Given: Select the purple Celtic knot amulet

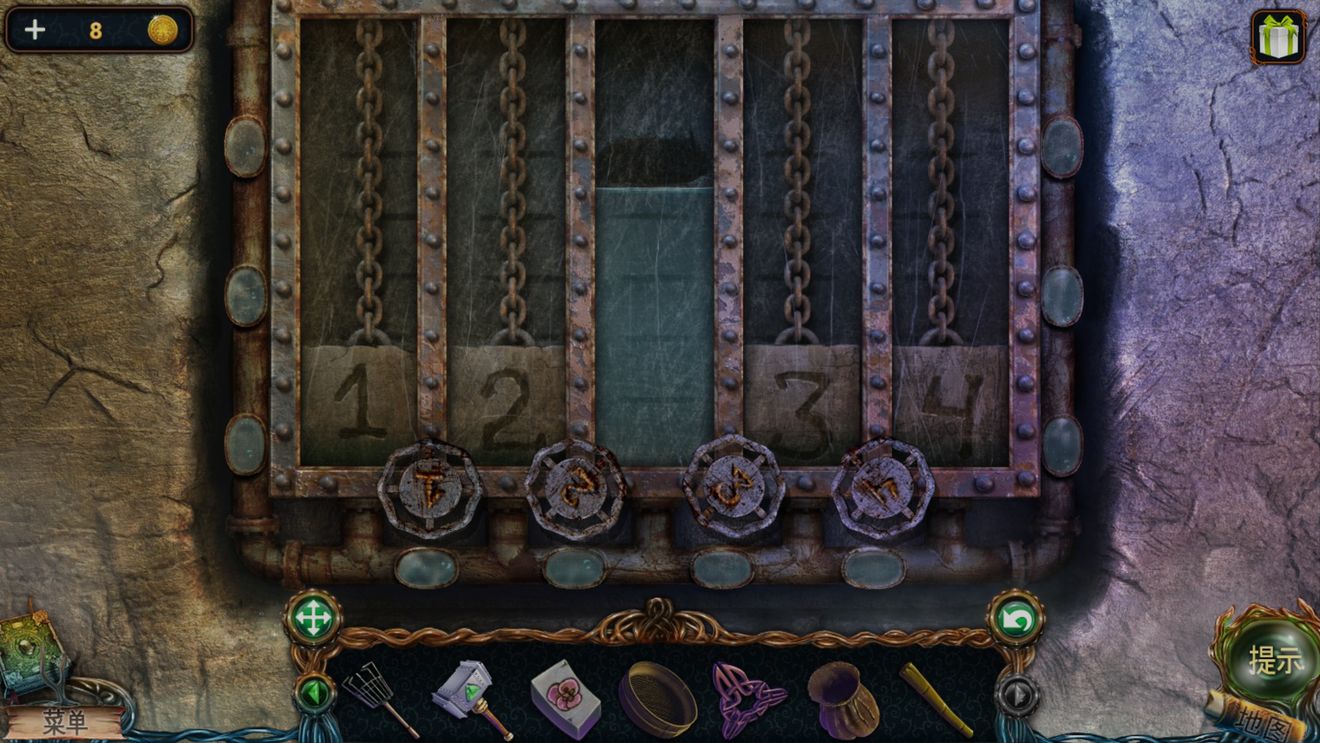Looking at the screenshot, I should tap(747, 697).
